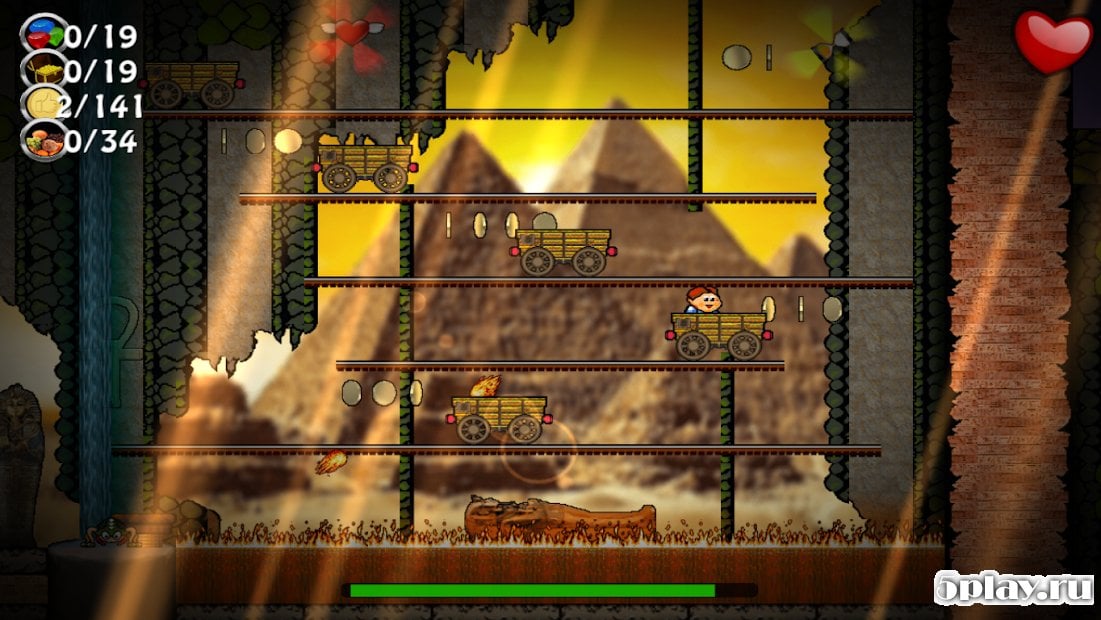Select the treasure chest counter icon
1101x620 pixels.
43,69
